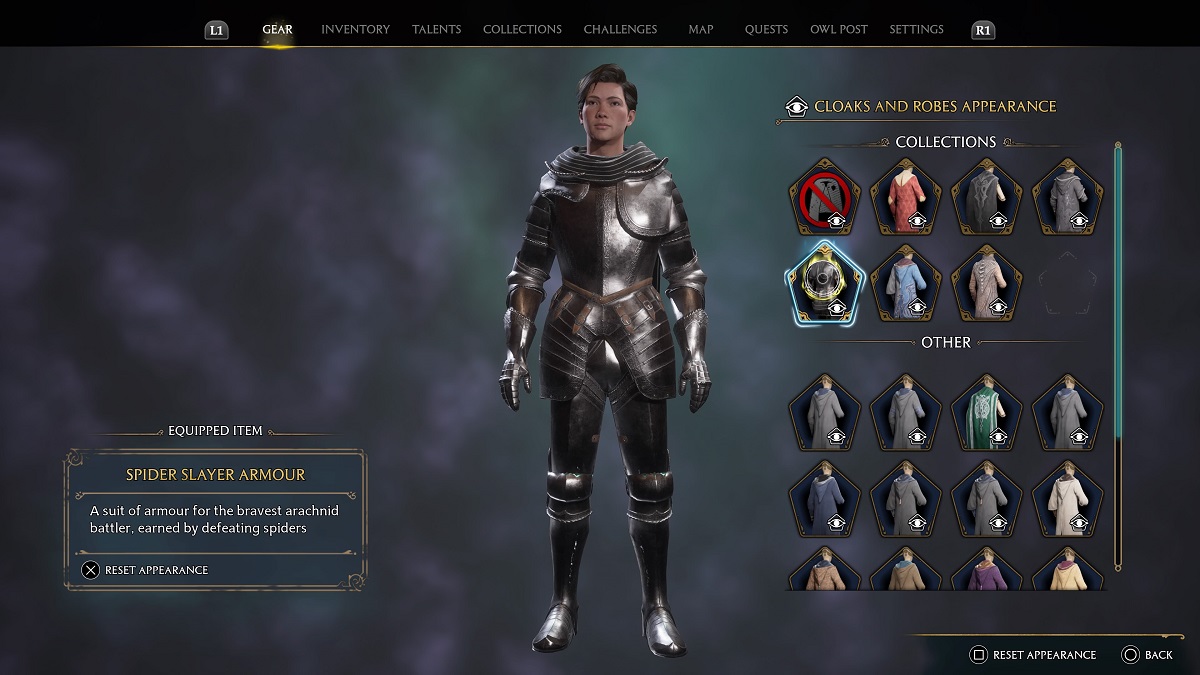Go back using the Back button
Screen dimensions: 1200x675
[1147, 655]
